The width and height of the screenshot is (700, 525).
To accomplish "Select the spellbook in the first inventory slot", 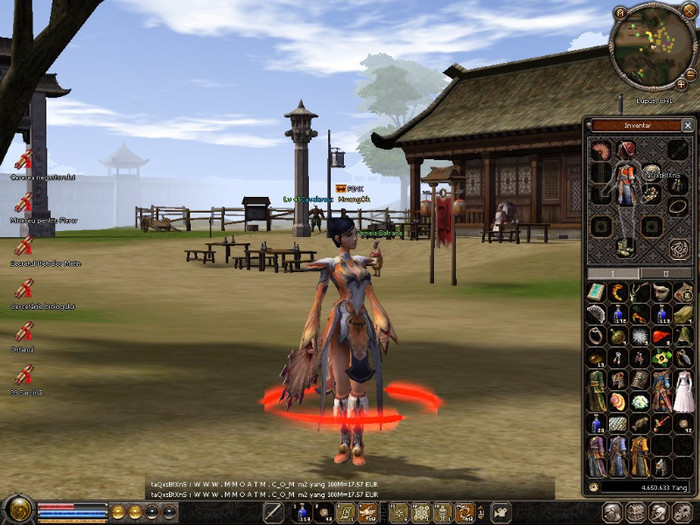I will click(x=596, y=292).
